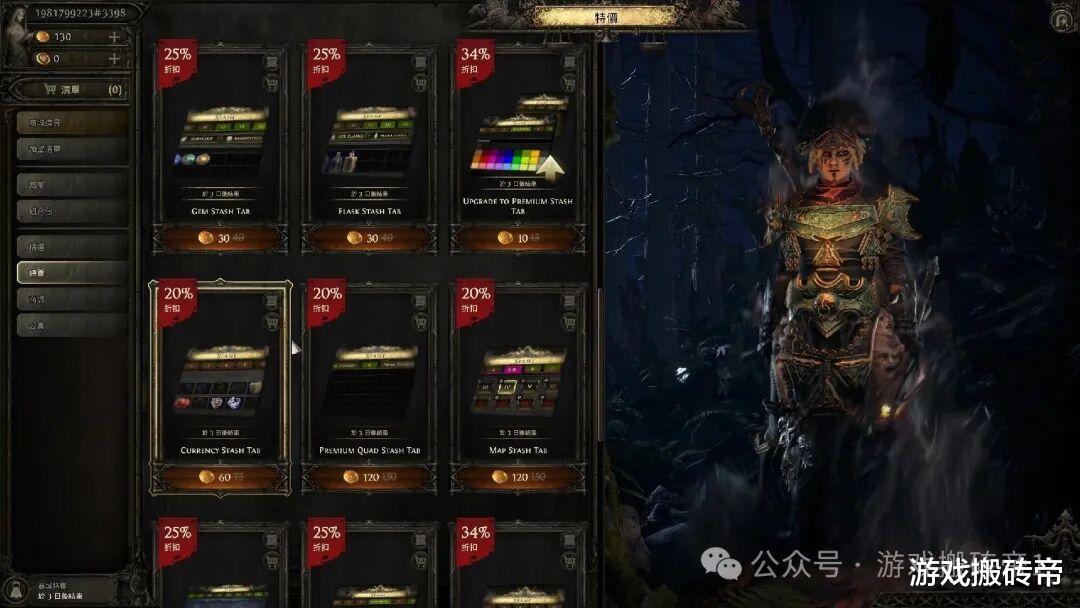
Task: Add Gem Stash Tab to the cart
Action: [271, 83]
